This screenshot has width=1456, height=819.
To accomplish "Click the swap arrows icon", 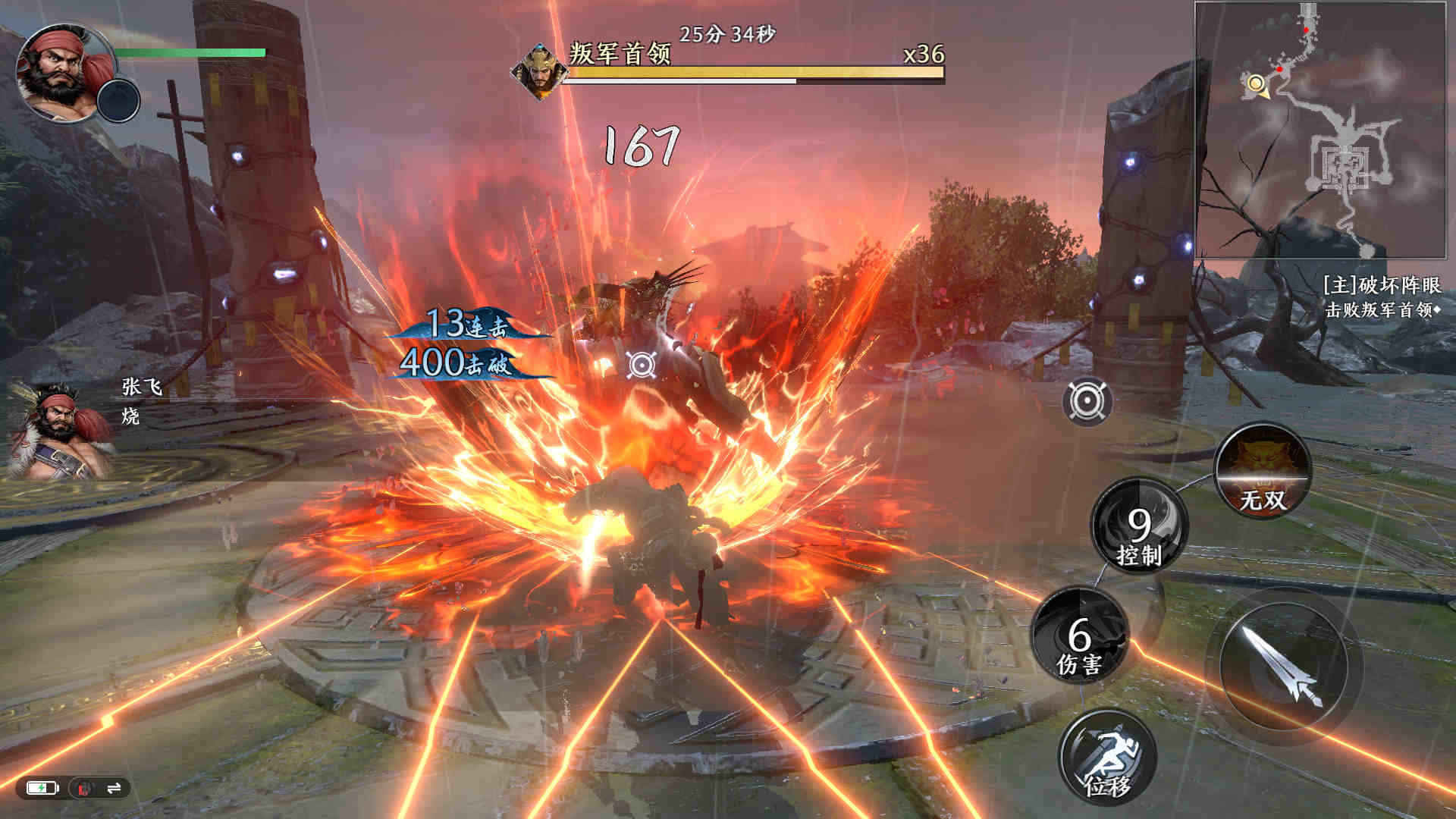I will pos(114,789).
